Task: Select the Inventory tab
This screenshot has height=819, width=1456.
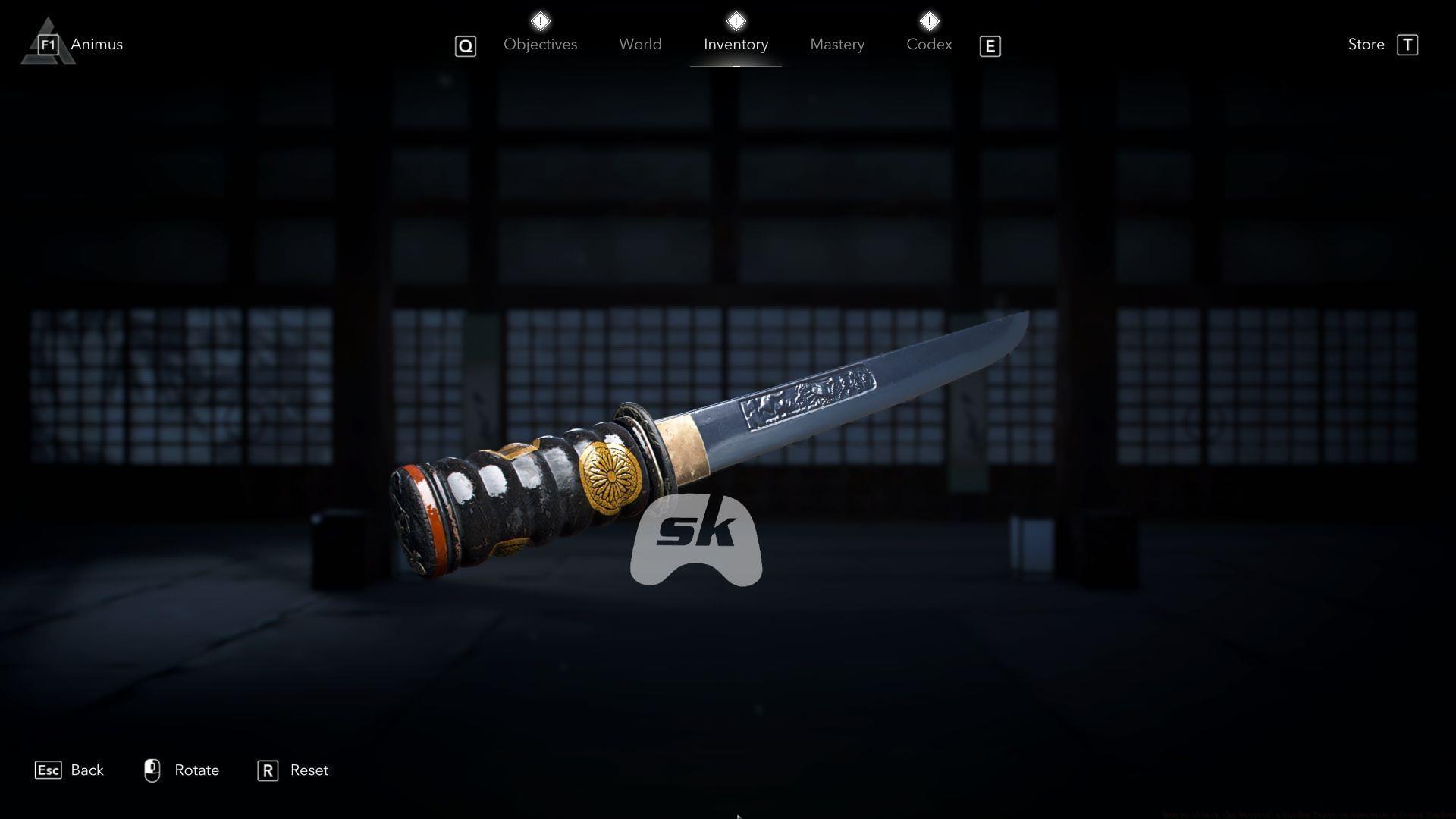Action: (736, 44)
